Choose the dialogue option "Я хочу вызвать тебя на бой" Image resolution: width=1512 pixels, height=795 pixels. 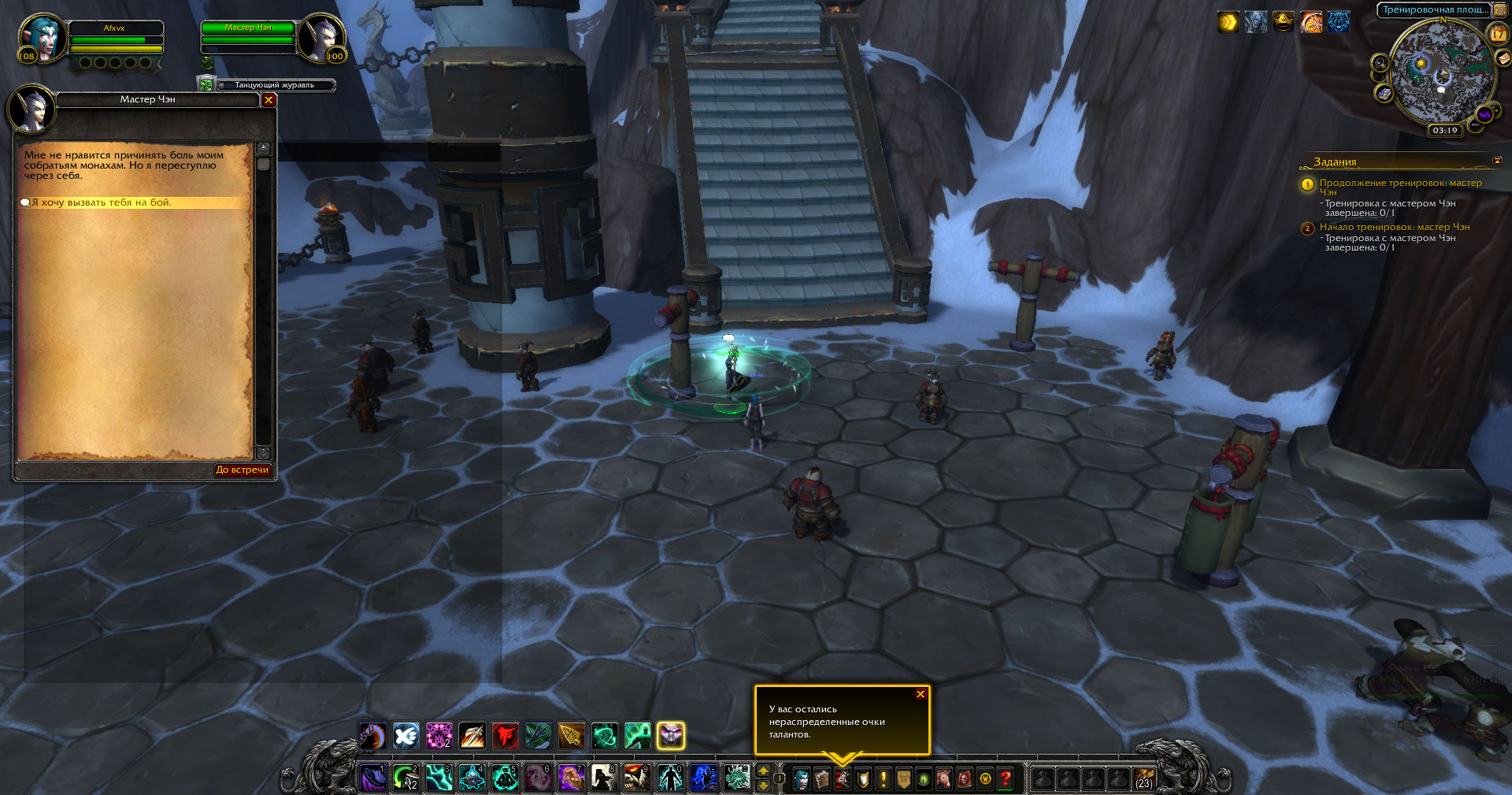pos(102,202)
